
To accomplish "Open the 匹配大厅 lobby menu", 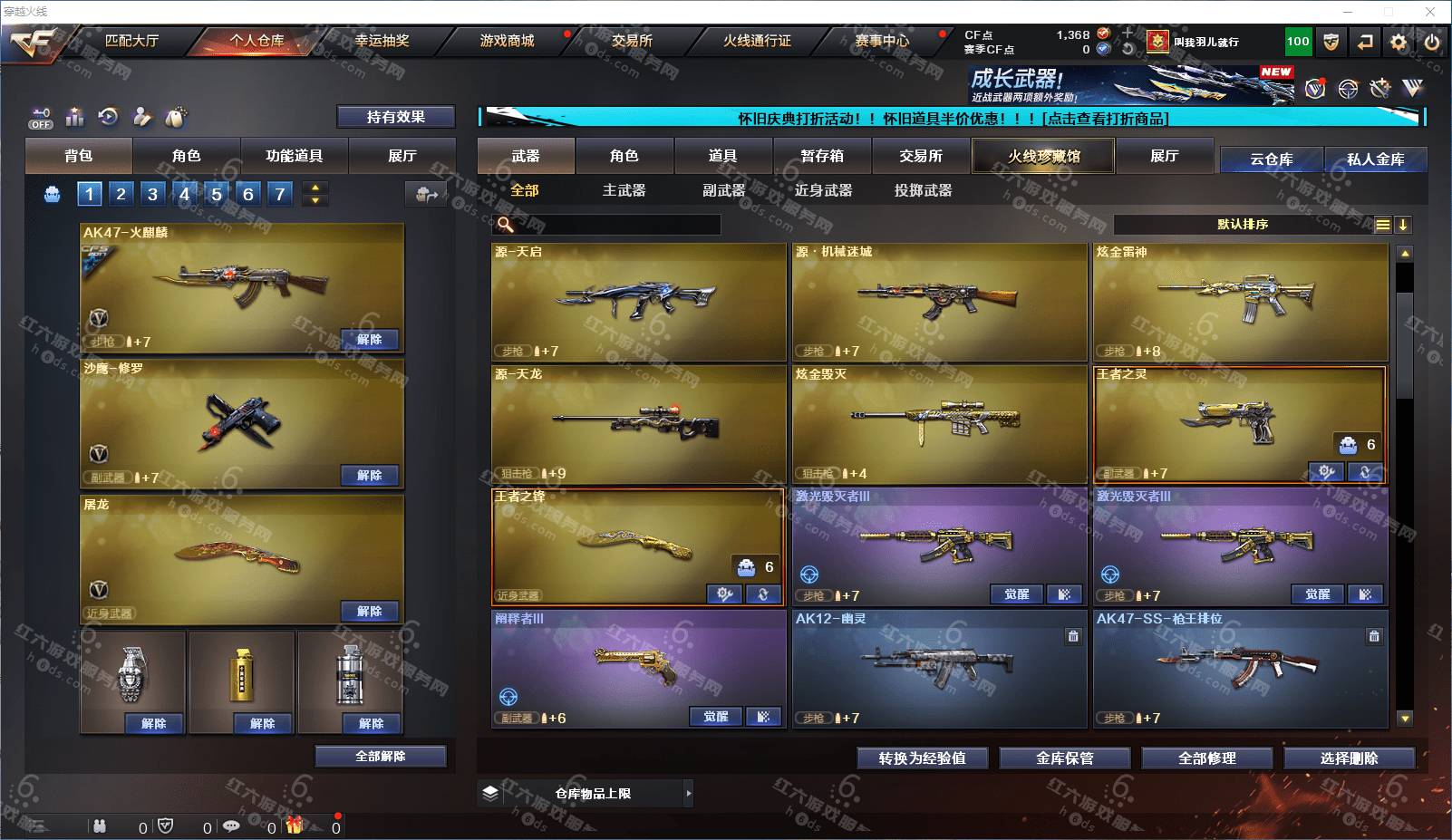I will point(131,41).
